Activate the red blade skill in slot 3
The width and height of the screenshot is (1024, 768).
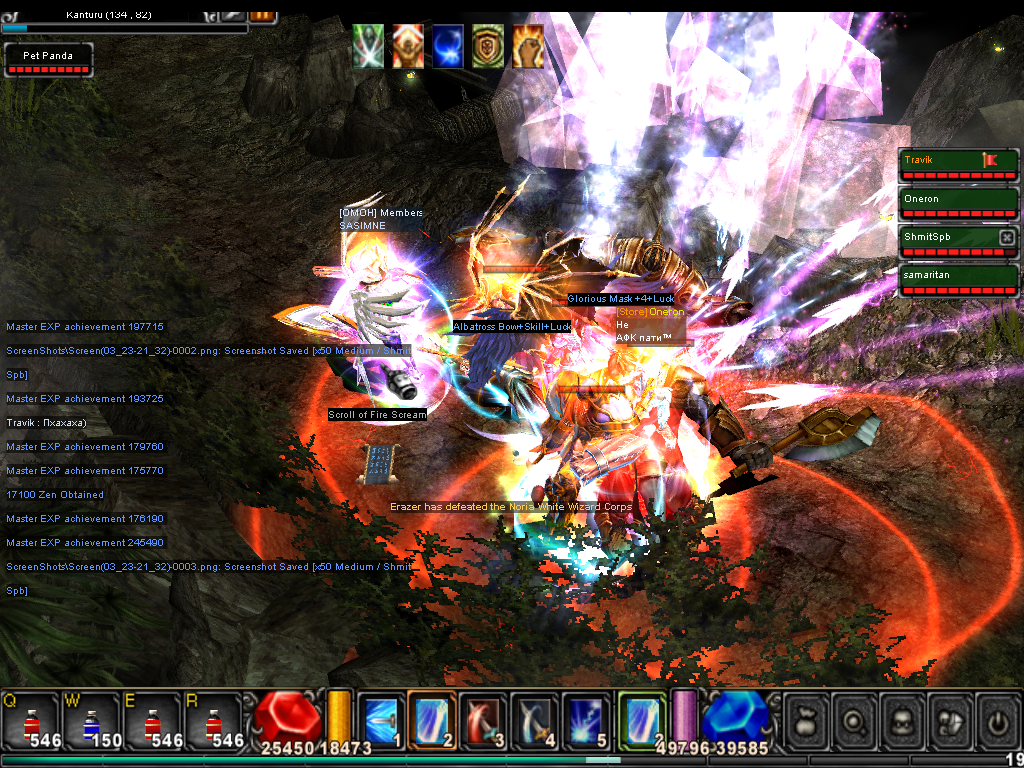483,719
